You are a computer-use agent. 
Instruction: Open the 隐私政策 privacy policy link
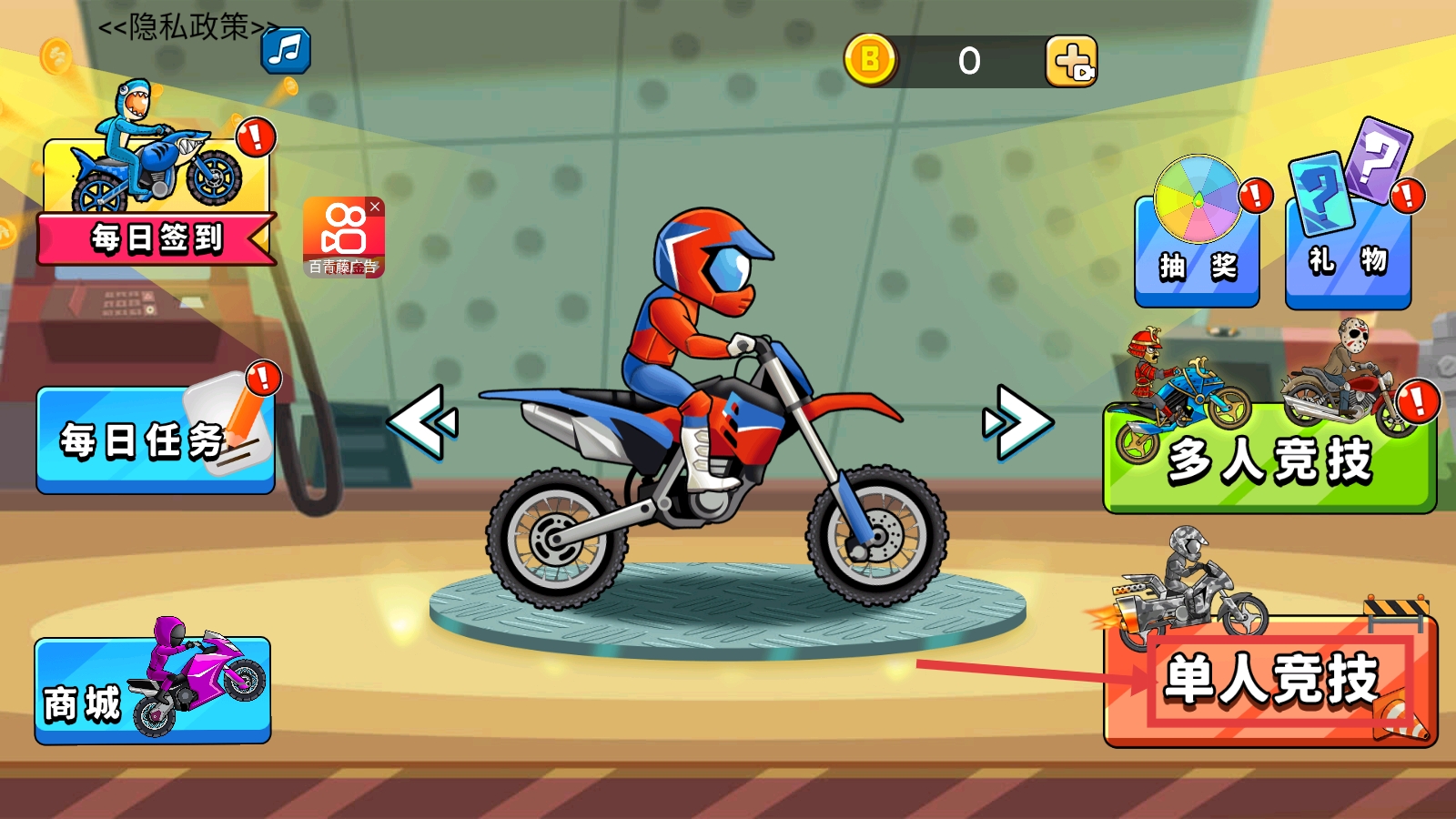187,27
